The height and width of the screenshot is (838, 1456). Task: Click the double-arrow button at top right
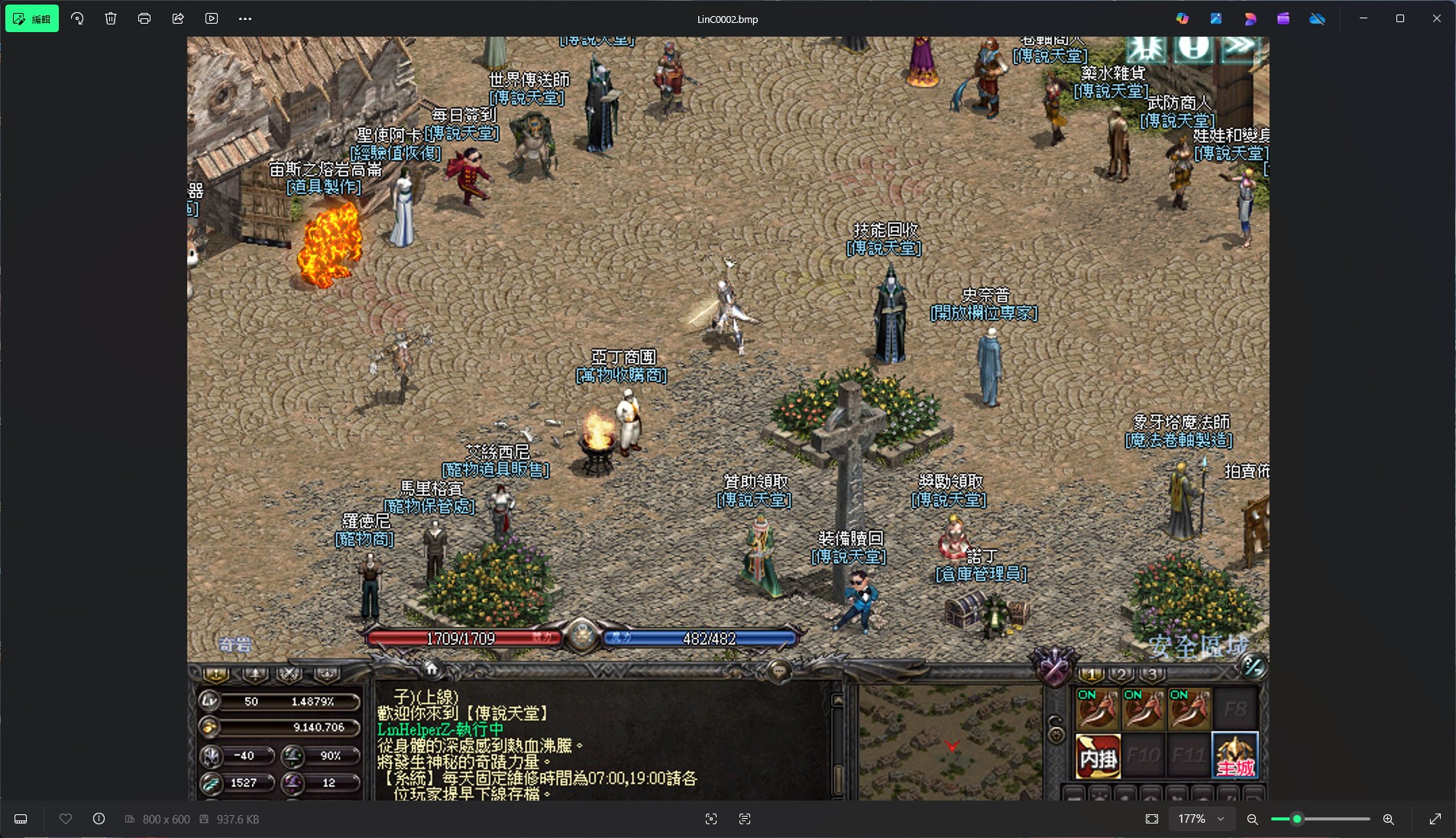[x=1240, y=48]
